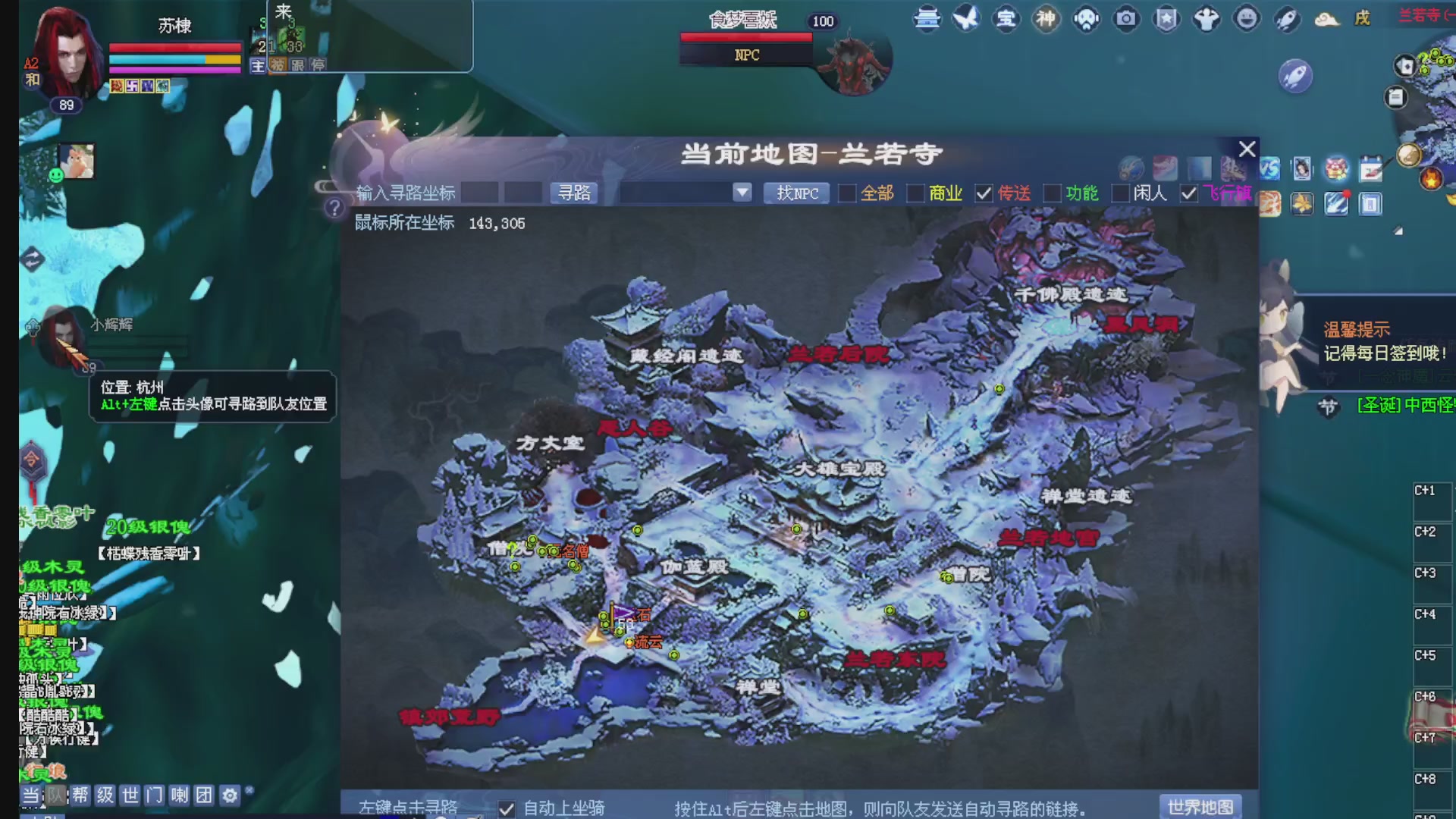The image size is (1456, 819).
Task: Click the rocket boost icon in top toolbar
Action: pyautogui.click(x=1286, y=20)
